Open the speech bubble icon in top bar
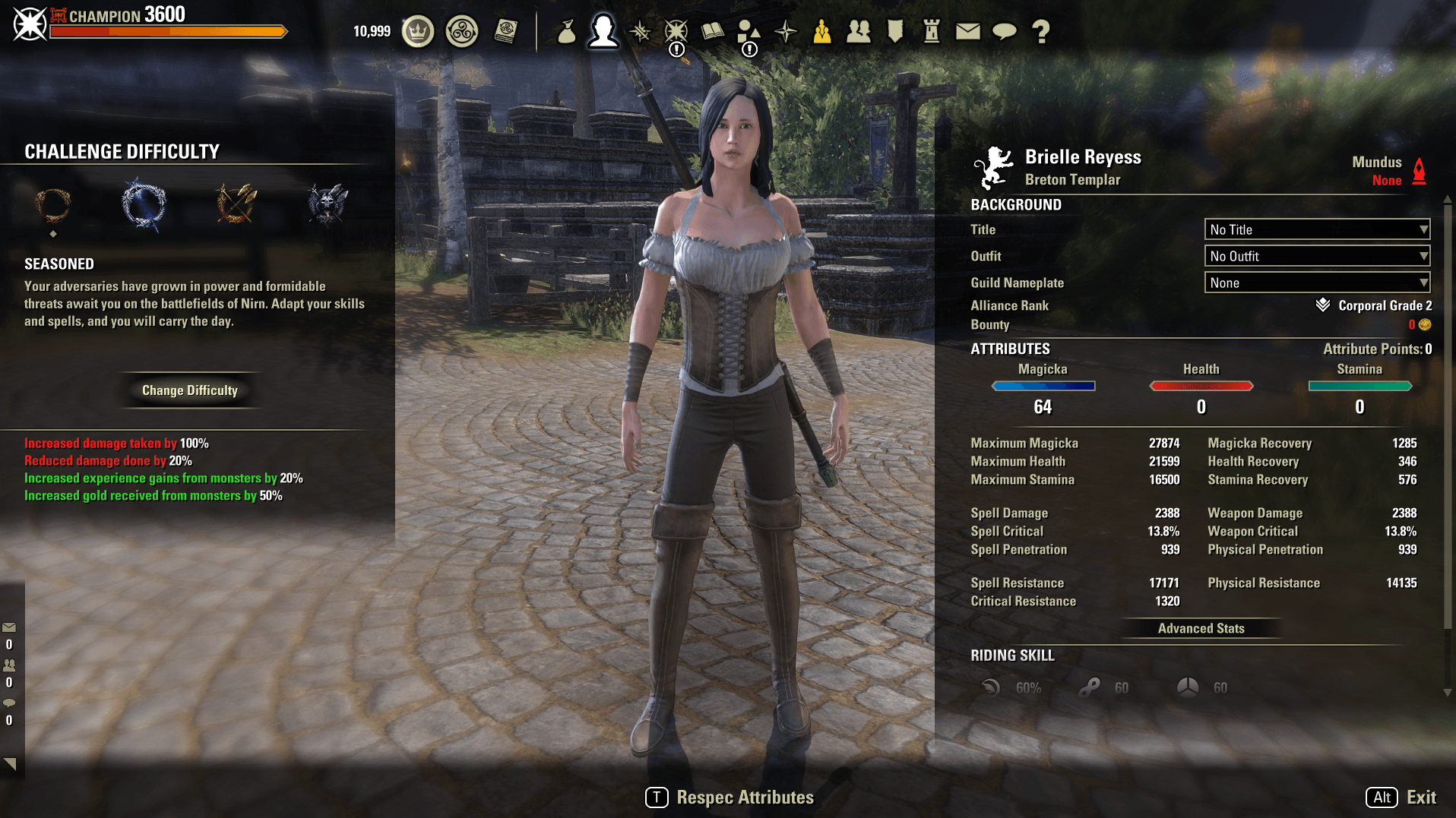The image size is (1456, 818). pyautogui.click(x=1005, y=31)
